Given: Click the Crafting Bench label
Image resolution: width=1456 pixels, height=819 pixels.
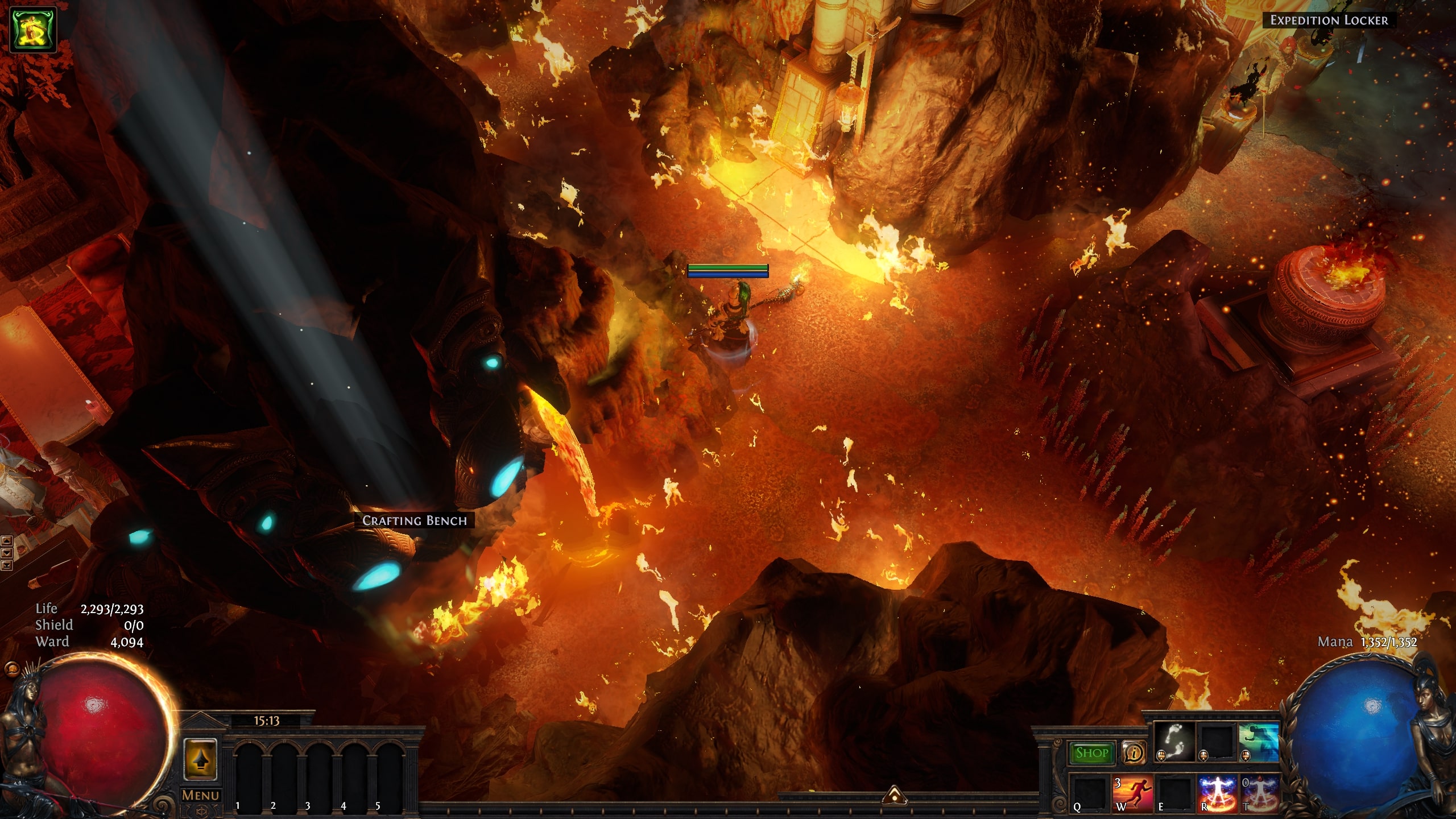Looking at the screenshot, I should 414,520.
